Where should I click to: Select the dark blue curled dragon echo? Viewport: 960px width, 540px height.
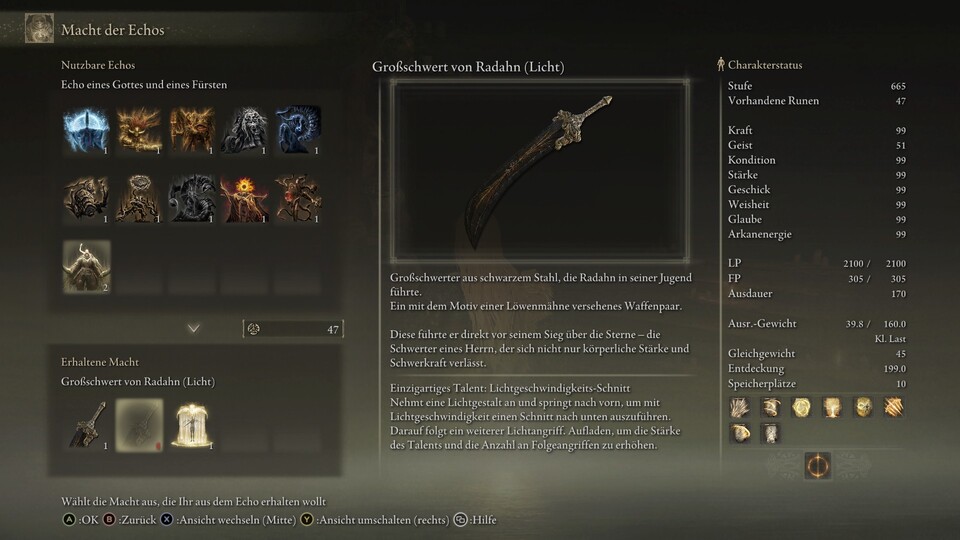[297, 129]
